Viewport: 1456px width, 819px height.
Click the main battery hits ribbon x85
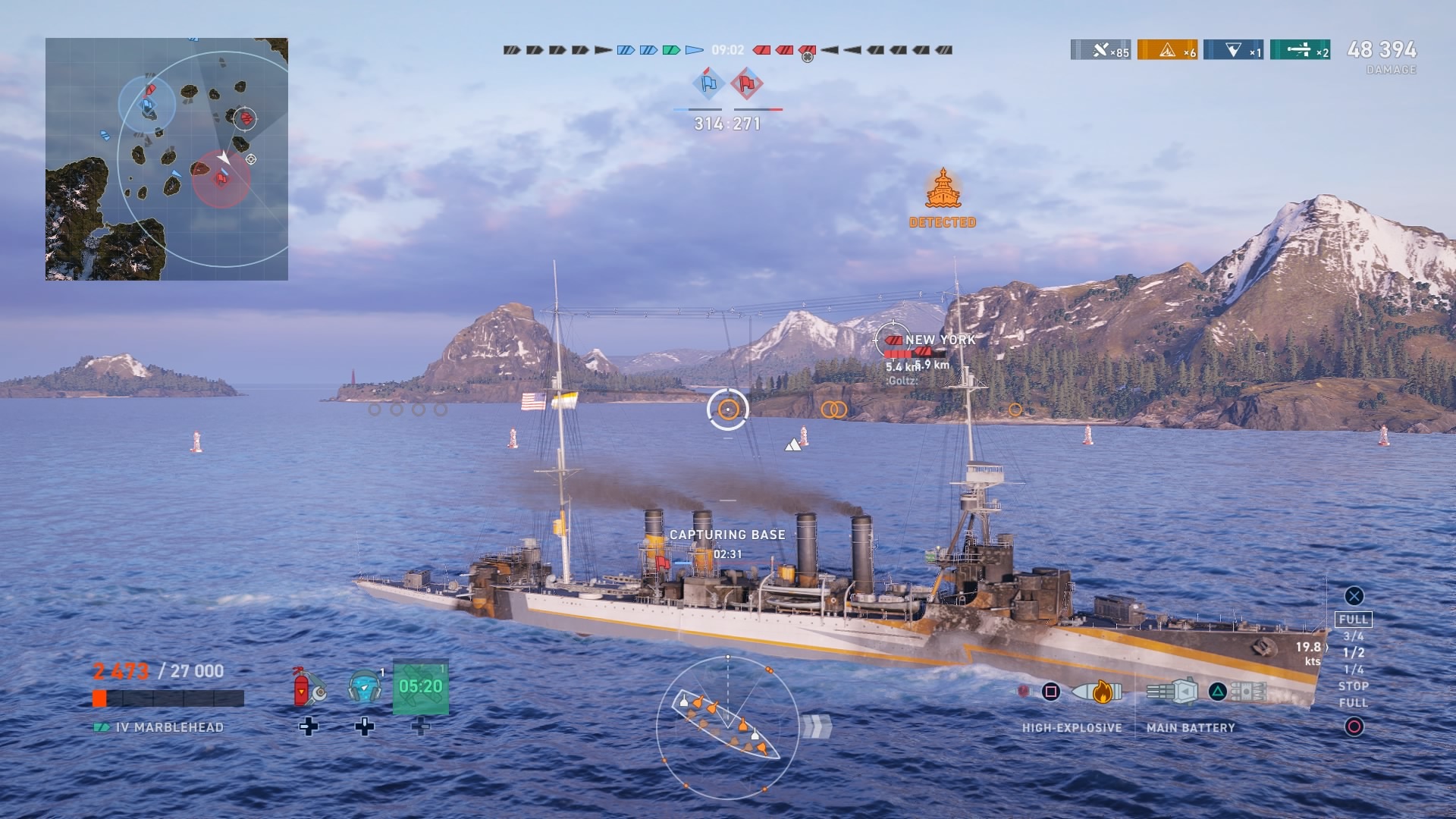(1100, 50)
